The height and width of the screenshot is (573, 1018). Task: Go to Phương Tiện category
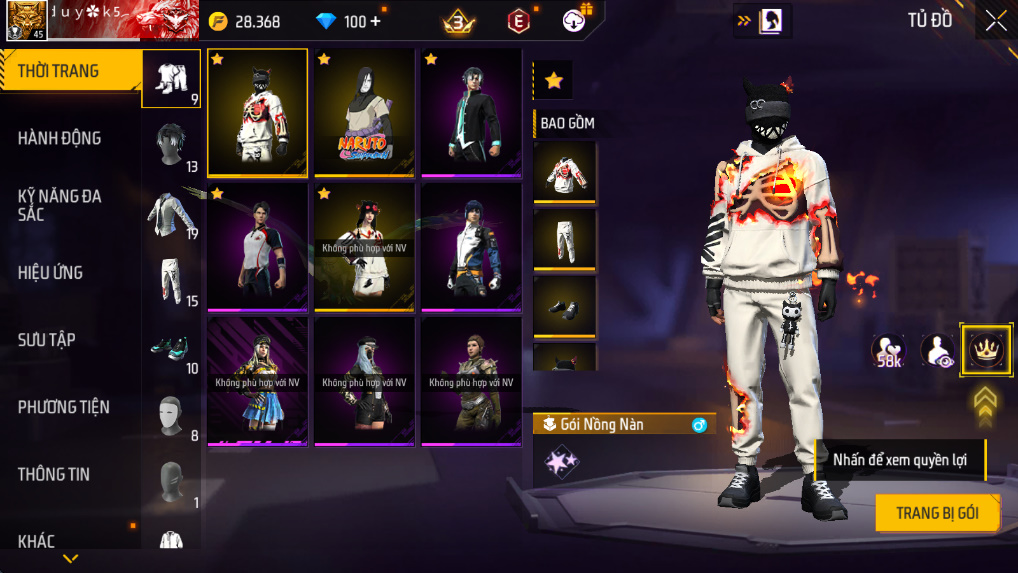point(63,407)
